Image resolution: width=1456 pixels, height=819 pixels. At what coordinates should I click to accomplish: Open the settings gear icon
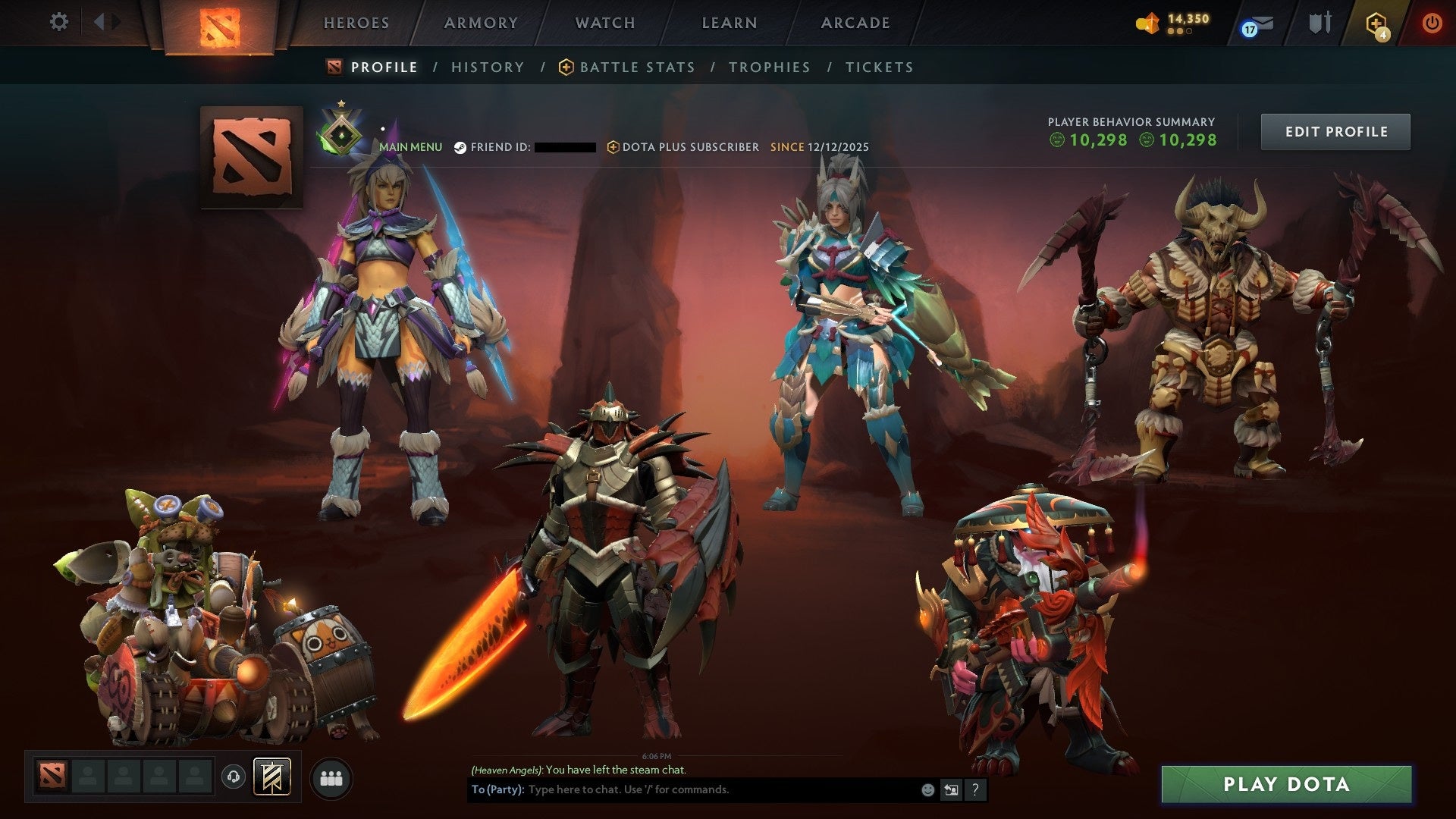click(58, 22)
